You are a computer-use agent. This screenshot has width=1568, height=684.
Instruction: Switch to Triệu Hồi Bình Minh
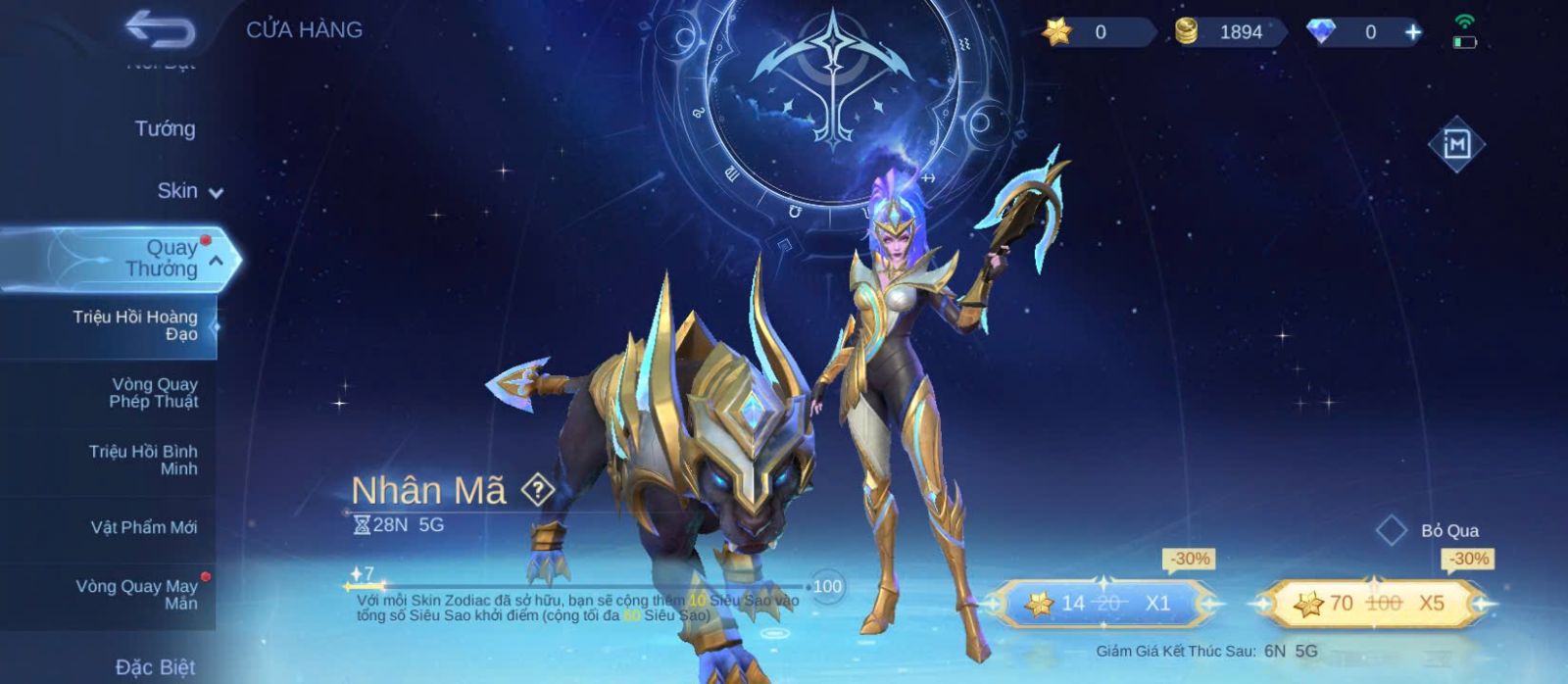pos(143,460)
